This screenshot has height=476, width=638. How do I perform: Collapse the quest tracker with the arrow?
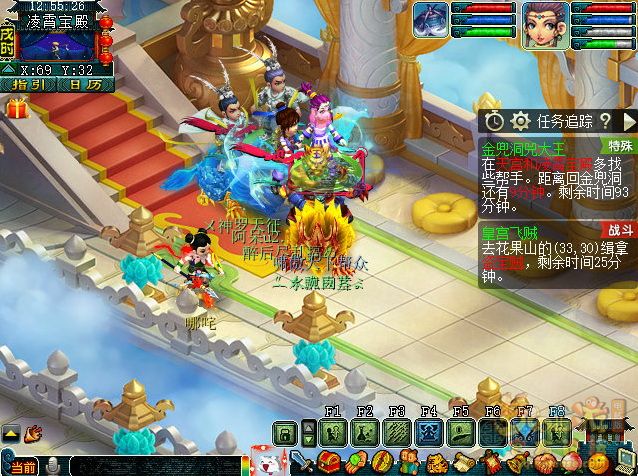627,121
